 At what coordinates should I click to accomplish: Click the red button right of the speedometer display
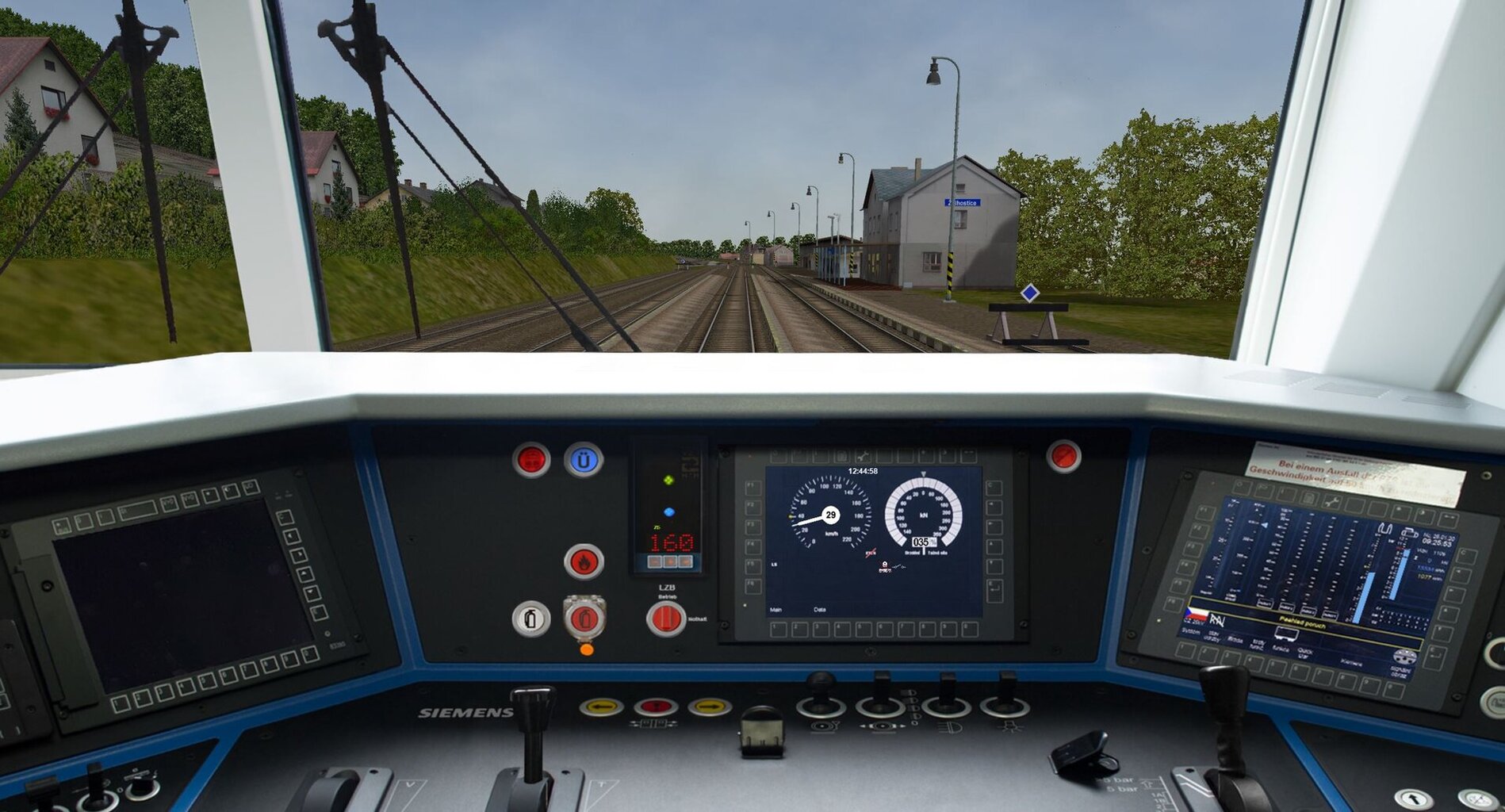coord(1063,457)
